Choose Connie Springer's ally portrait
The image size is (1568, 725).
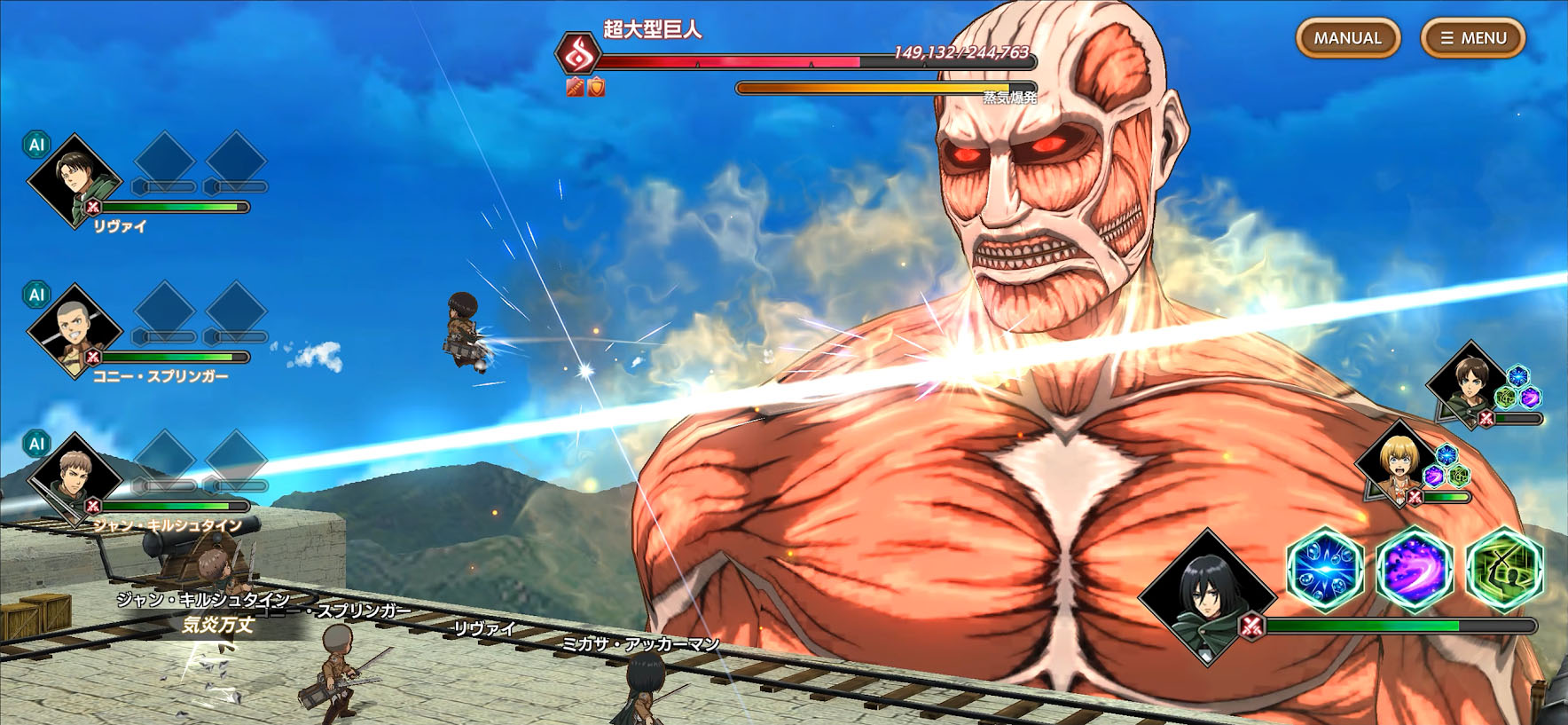[74, 330]
